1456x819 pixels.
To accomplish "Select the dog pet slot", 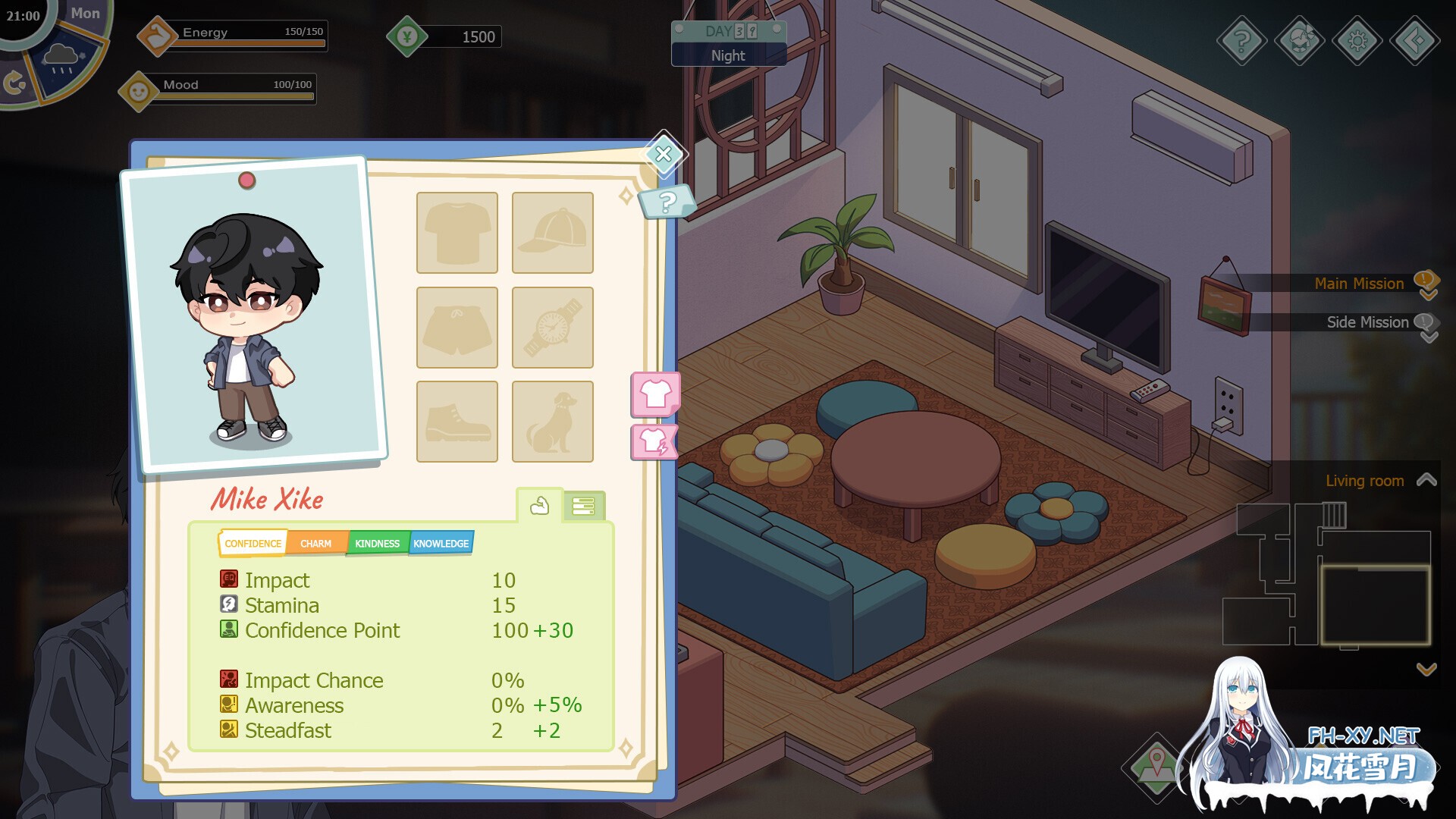I will pos(552,421).
